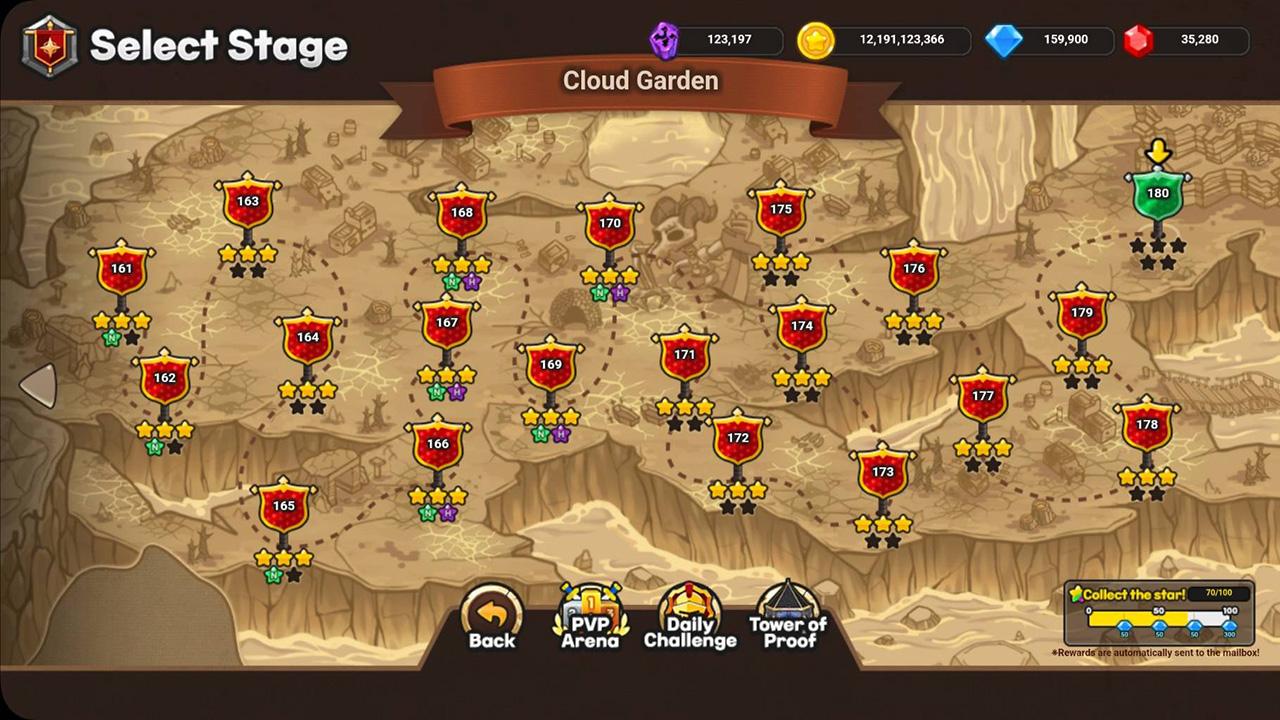Pick stage 165 on the map
Image resolution: width=1280 pixels, height=720 pixels.
point(284,508)
